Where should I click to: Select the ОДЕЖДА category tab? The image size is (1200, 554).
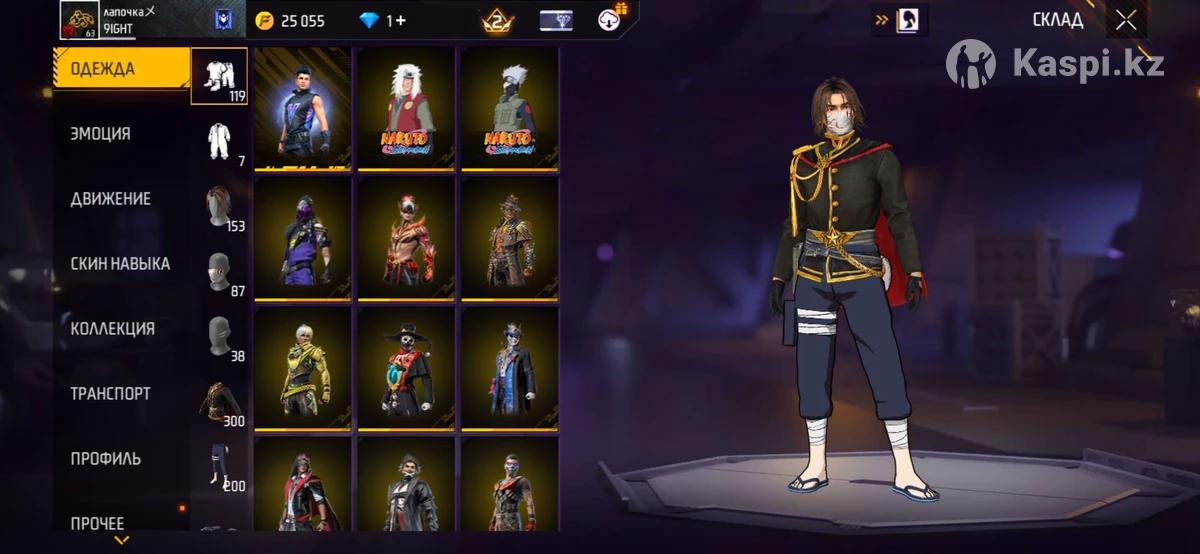click(103, 69)
